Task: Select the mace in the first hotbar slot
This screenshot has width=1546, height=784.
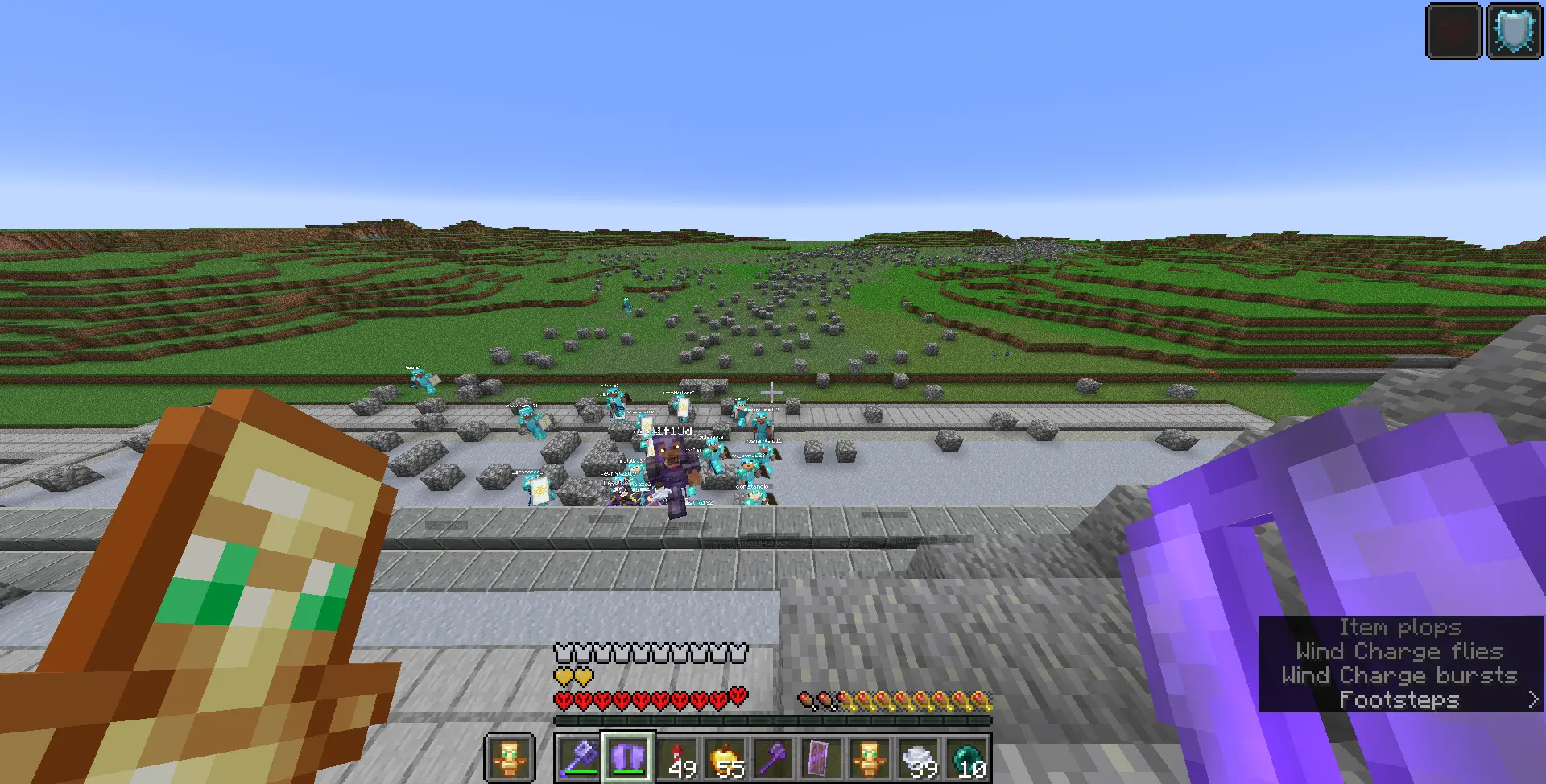Action: coord(580,755)
